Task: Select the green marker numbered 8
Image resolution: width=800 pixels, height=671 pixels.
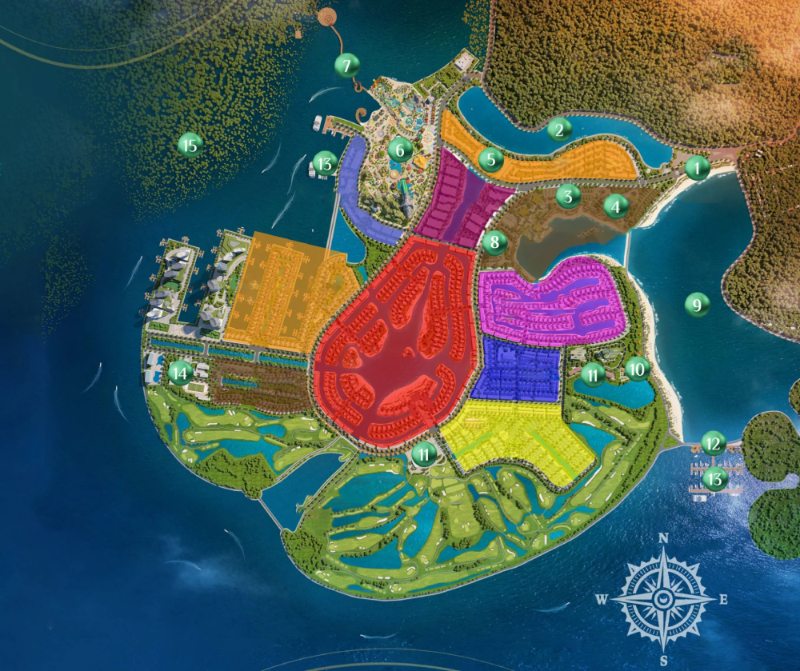Action: coord(493,241)
